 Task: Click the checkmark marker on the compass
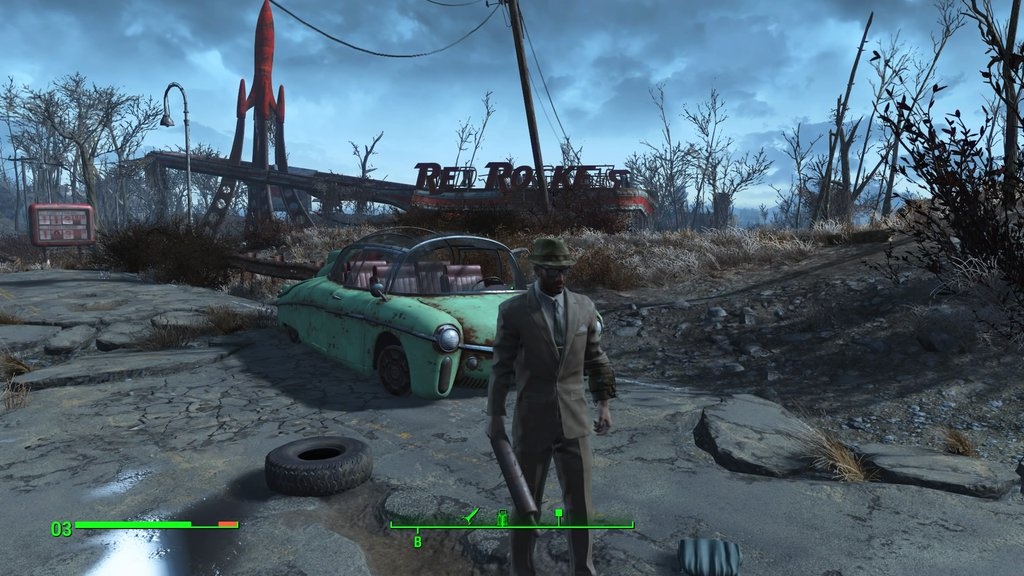pos(472,515)
